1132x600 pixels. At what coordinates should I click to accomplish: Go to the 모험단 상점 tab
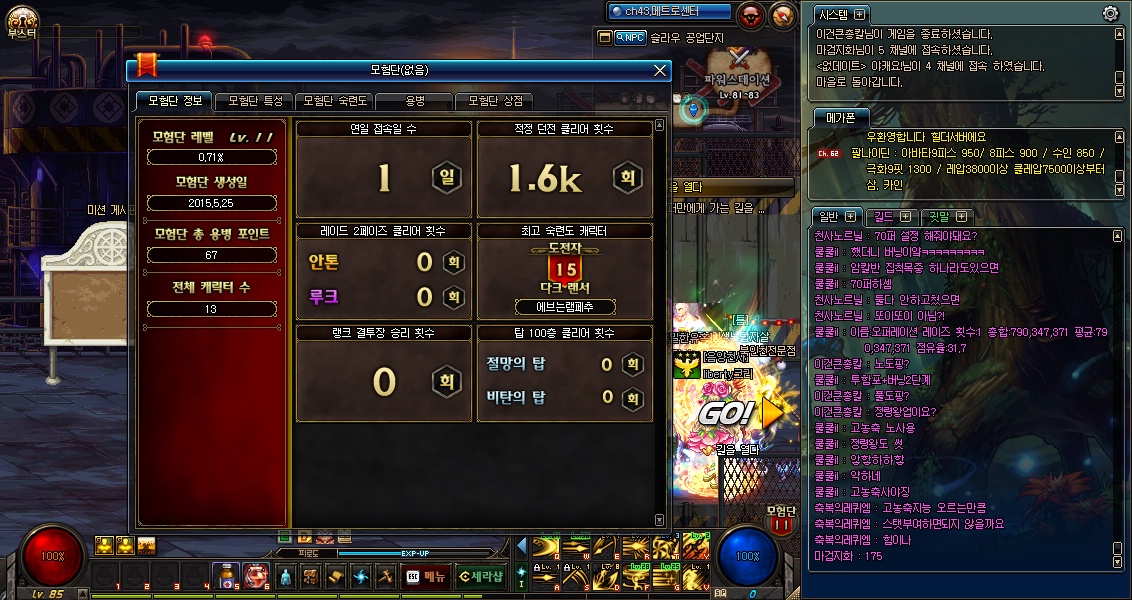[x=495, y=101]
